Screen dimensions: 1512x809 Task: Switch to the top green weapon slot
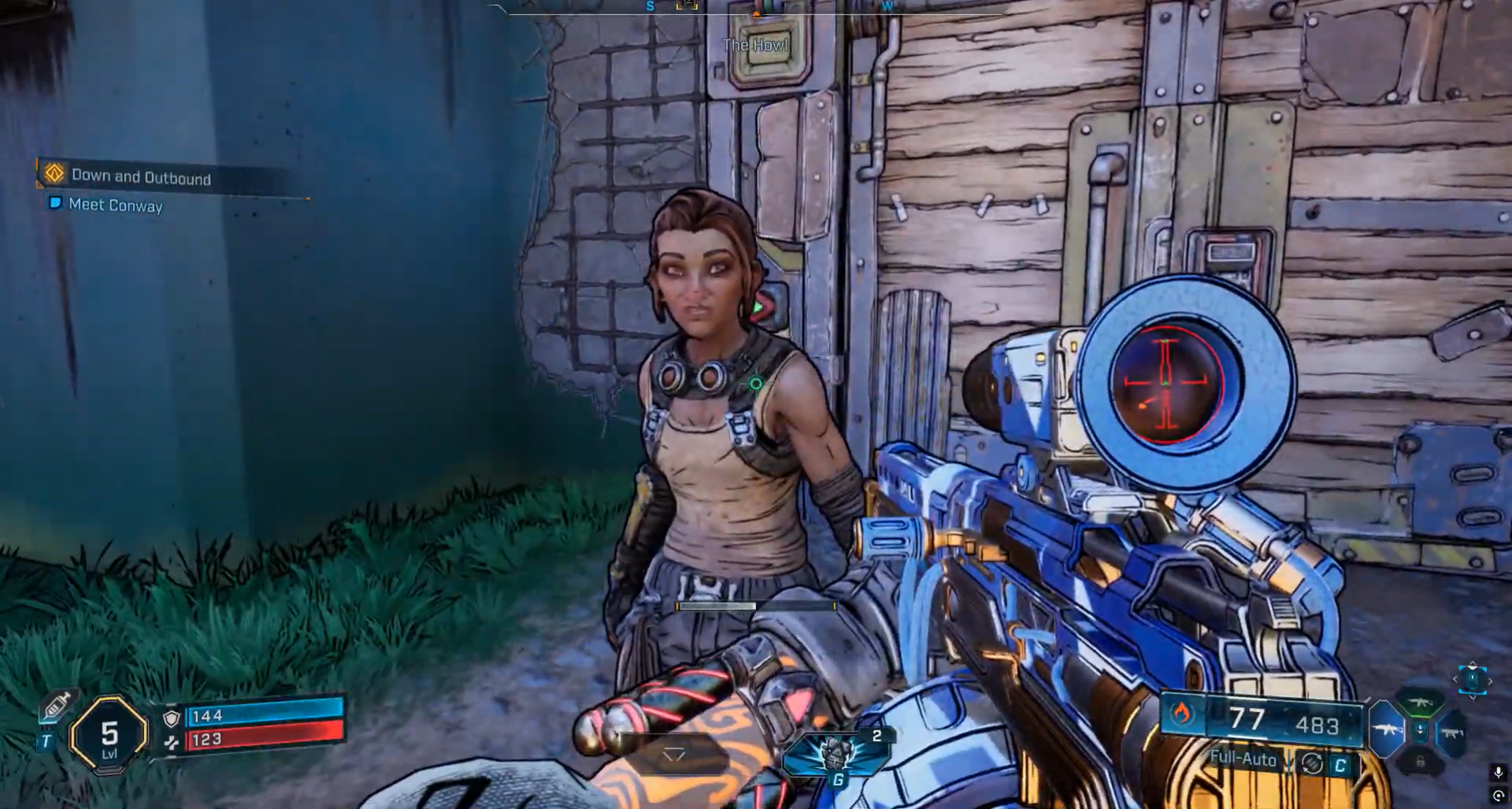pos(1420,702)
